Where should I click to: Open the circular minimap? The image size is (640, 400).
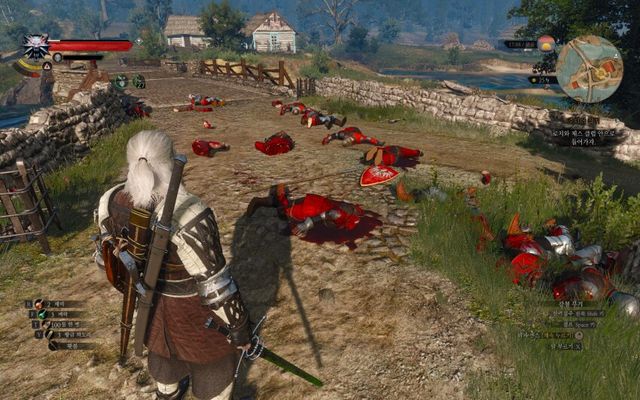coord(589,68)
